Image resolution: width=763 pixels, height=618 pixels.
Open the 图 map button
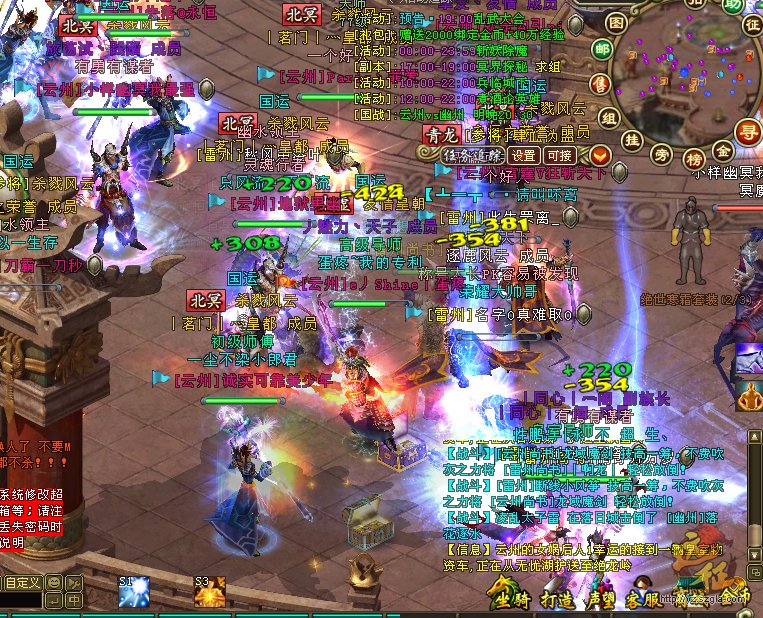pos(617,21)
